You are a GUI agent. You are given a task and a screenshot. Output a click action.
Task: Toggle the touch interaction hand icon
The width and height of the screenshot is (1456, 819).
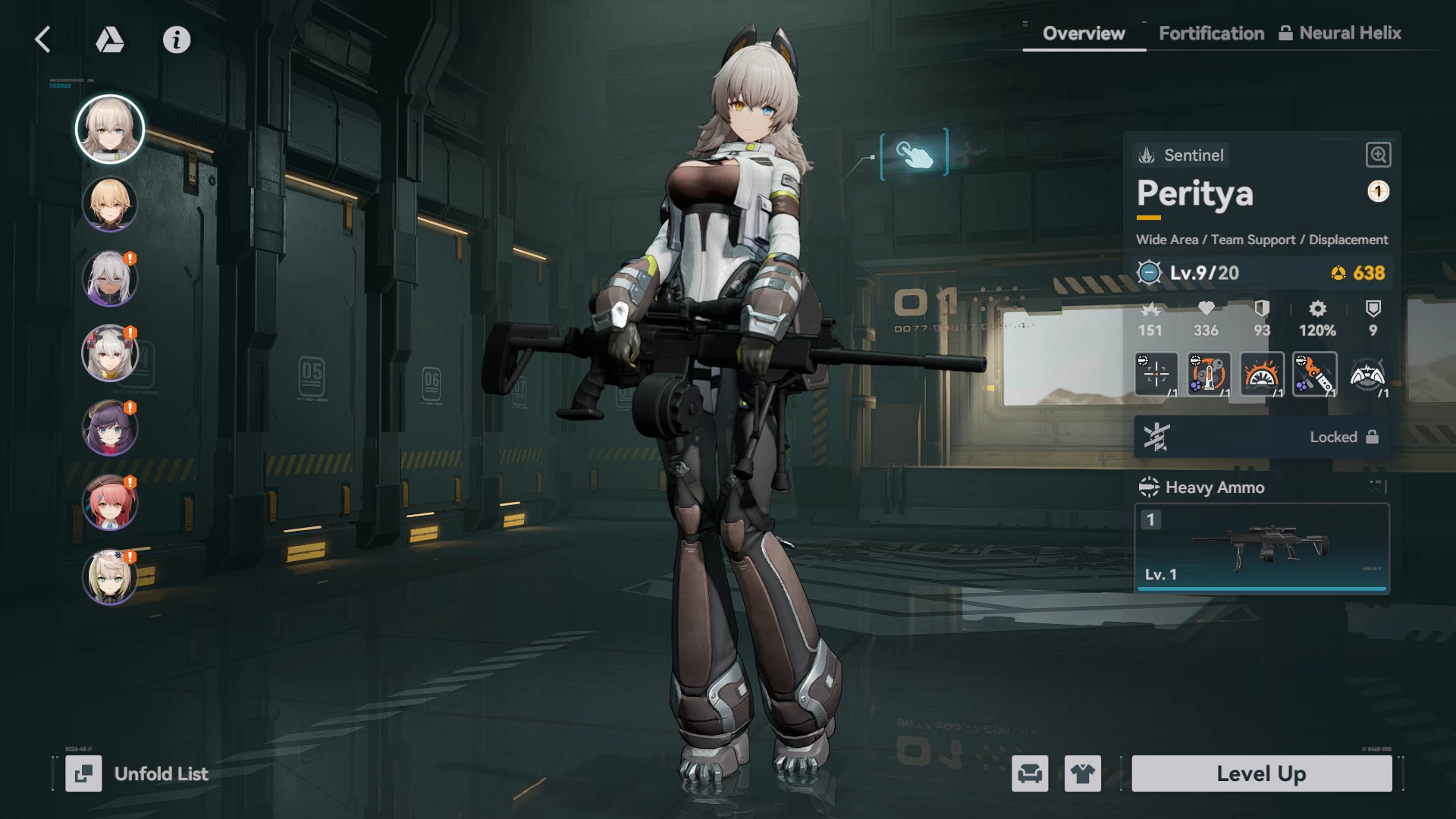coord(915,154)
